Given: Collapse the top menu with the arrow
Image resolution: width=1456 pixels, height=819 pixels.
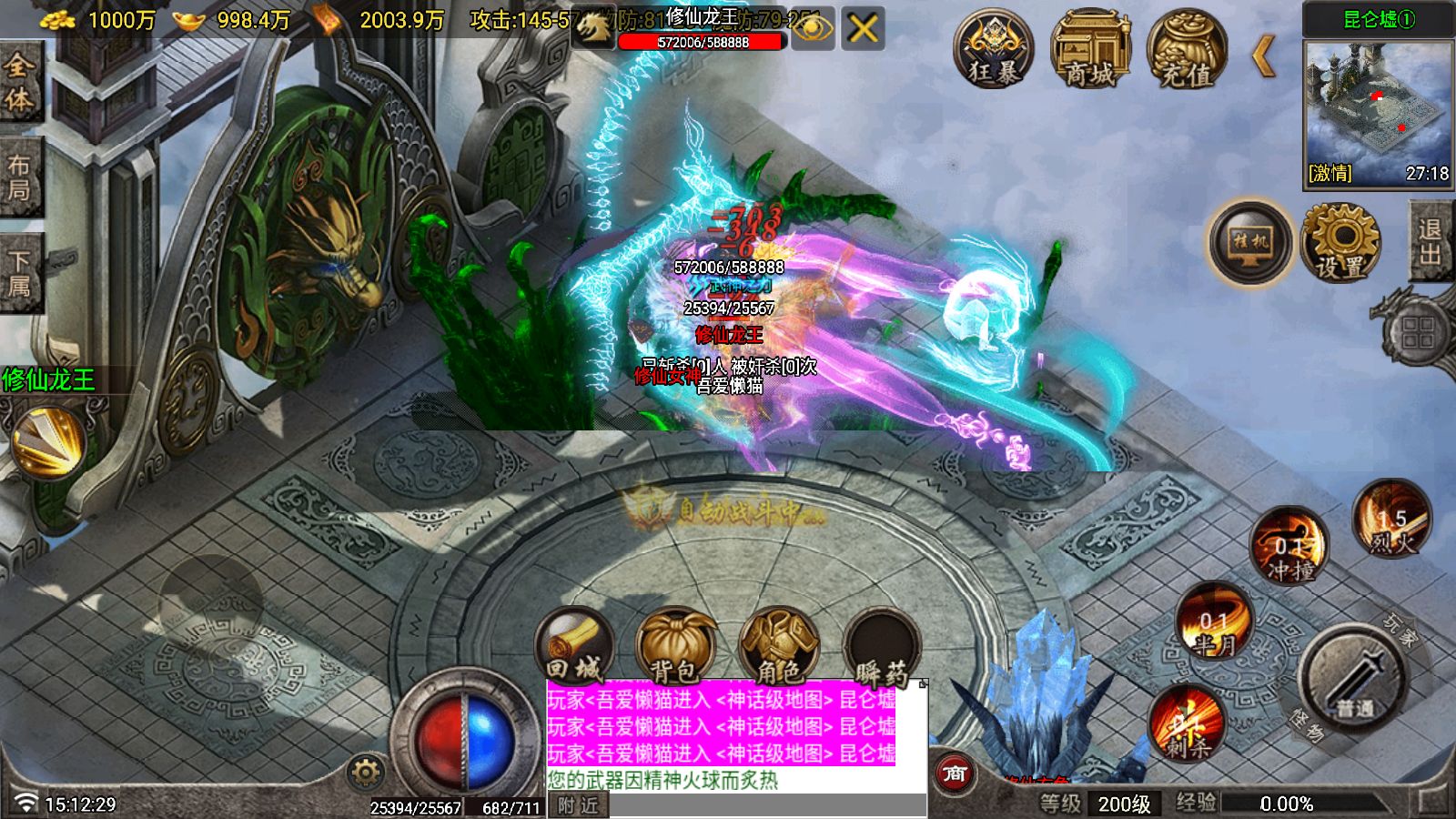Looking at the screenshot, I should point(1264,56).
